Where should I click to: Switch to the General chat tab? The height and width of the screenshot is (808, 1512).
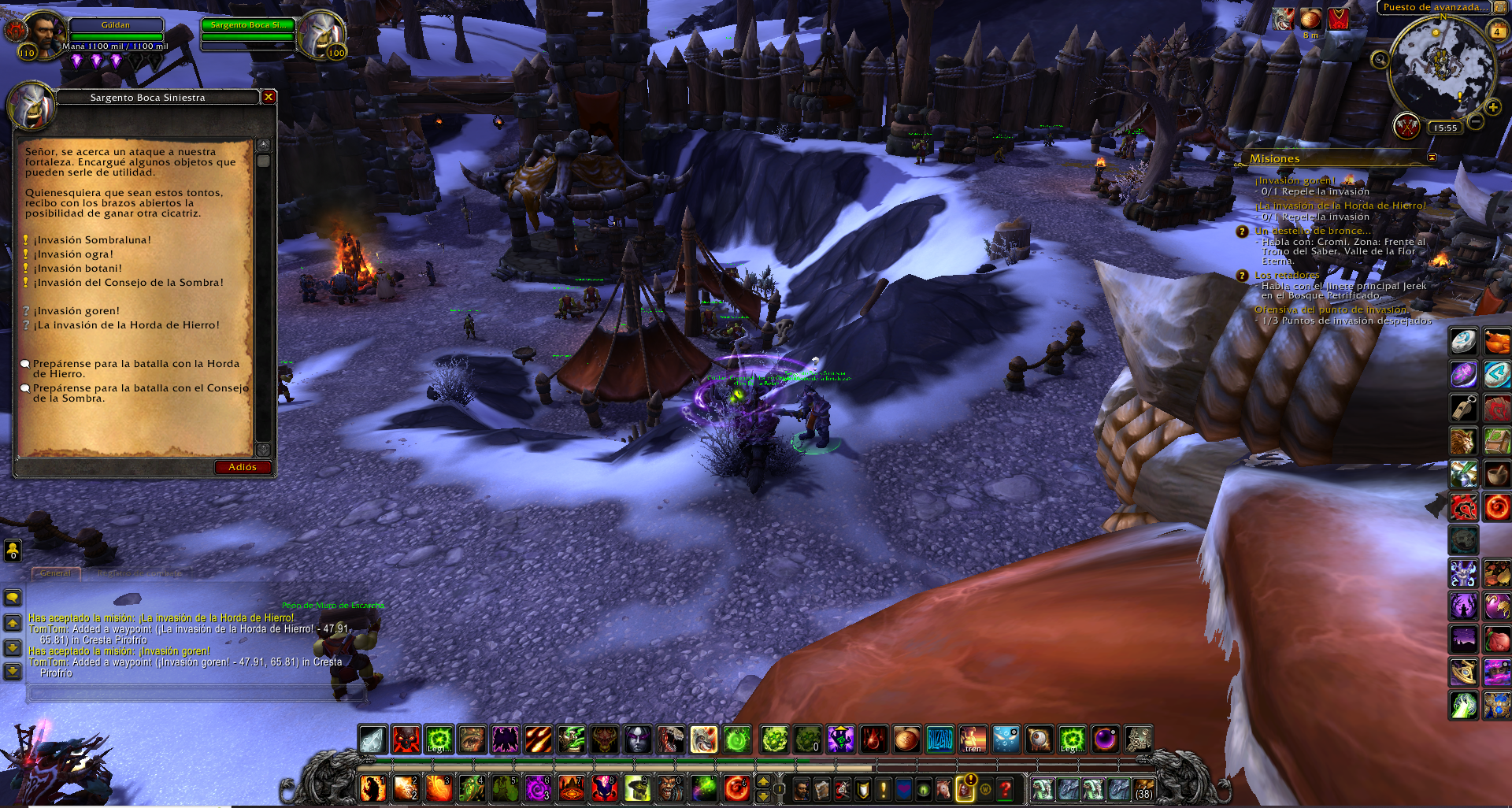click(x=55, y=573)
